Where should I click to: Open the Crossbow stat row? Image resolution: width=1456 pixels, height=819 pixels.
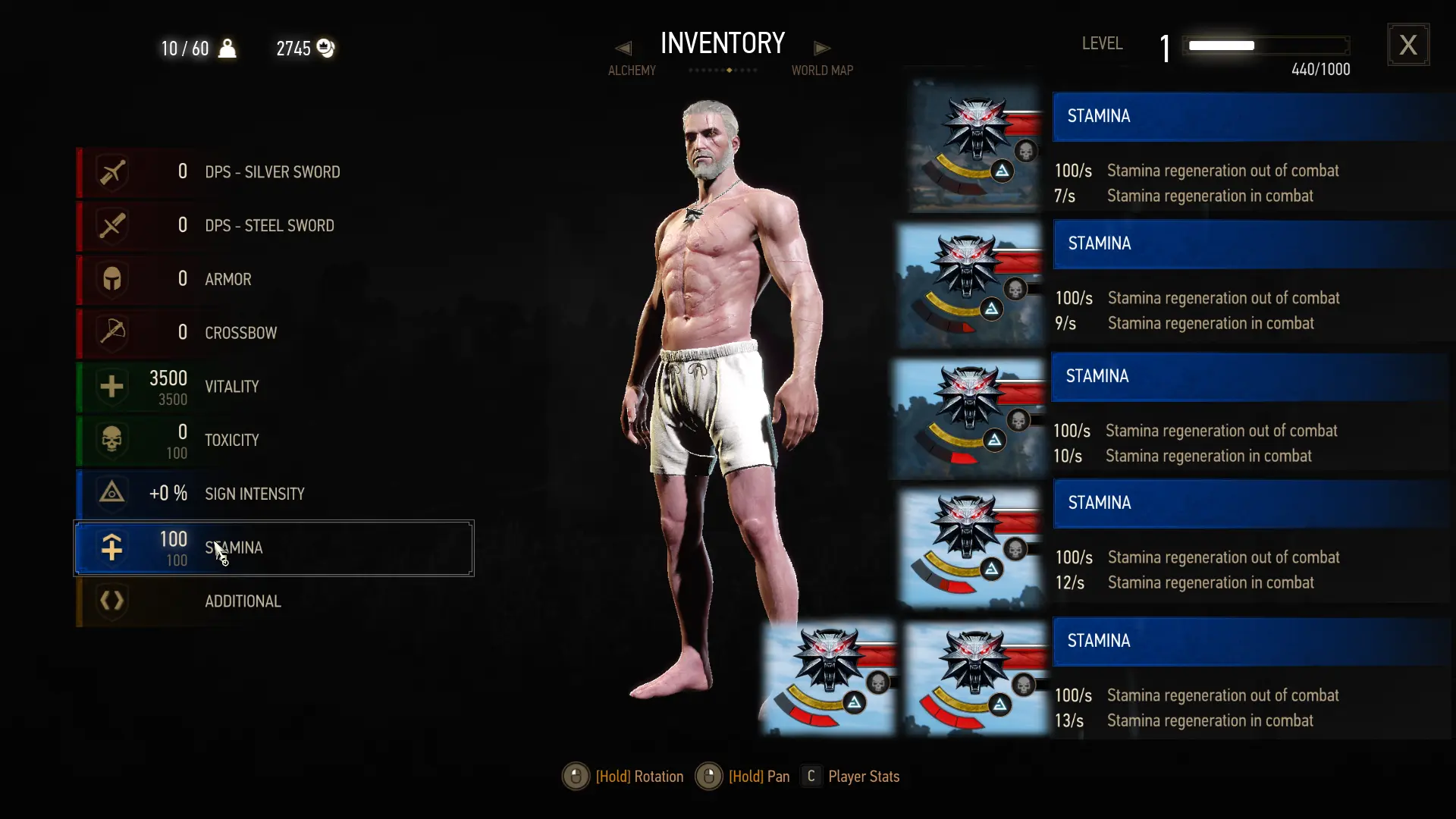[x=273, y=333]
